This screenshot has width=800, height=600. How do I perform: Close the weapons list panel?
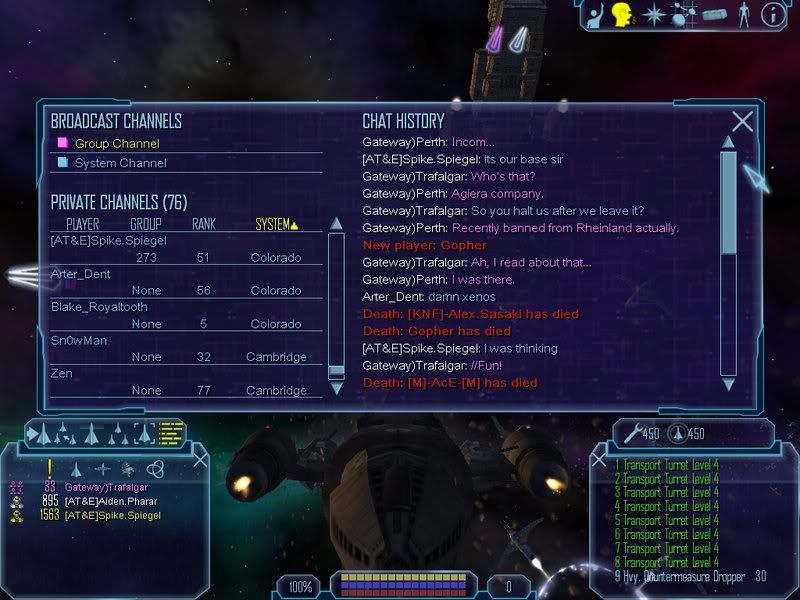click(600, 459)
